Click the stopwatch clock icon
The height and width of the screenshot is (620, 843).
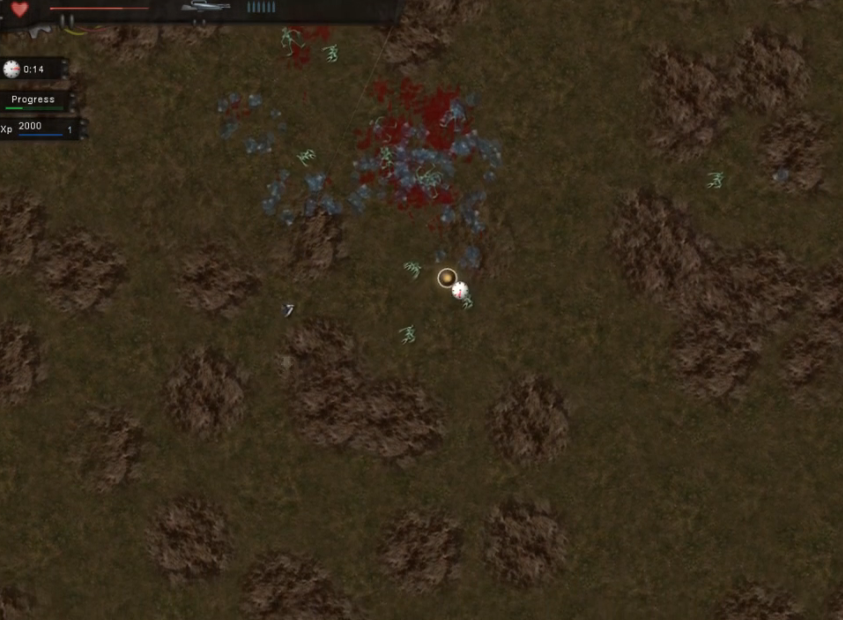point(12,69)
